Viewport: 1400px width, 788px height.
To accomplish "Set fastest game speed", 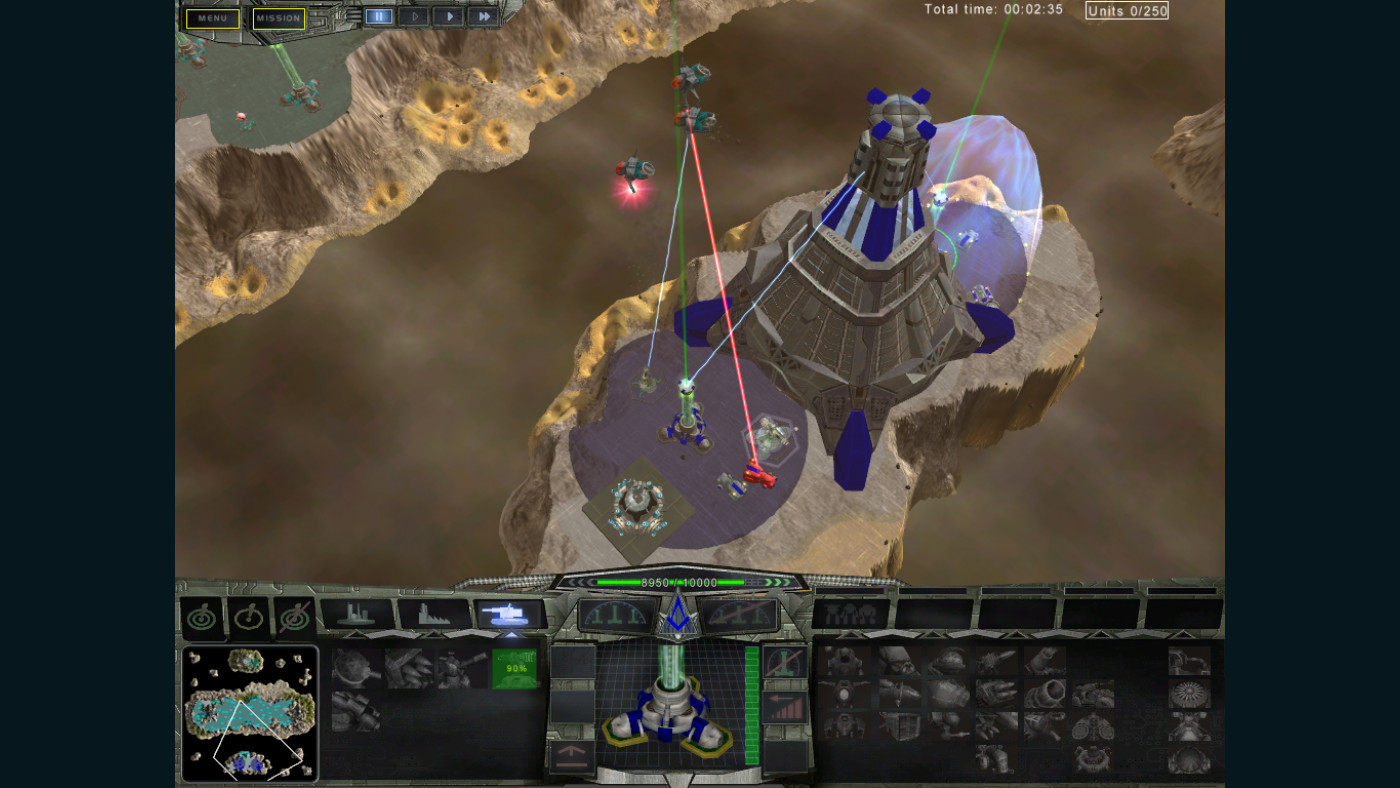I will (x=485, y=15).
